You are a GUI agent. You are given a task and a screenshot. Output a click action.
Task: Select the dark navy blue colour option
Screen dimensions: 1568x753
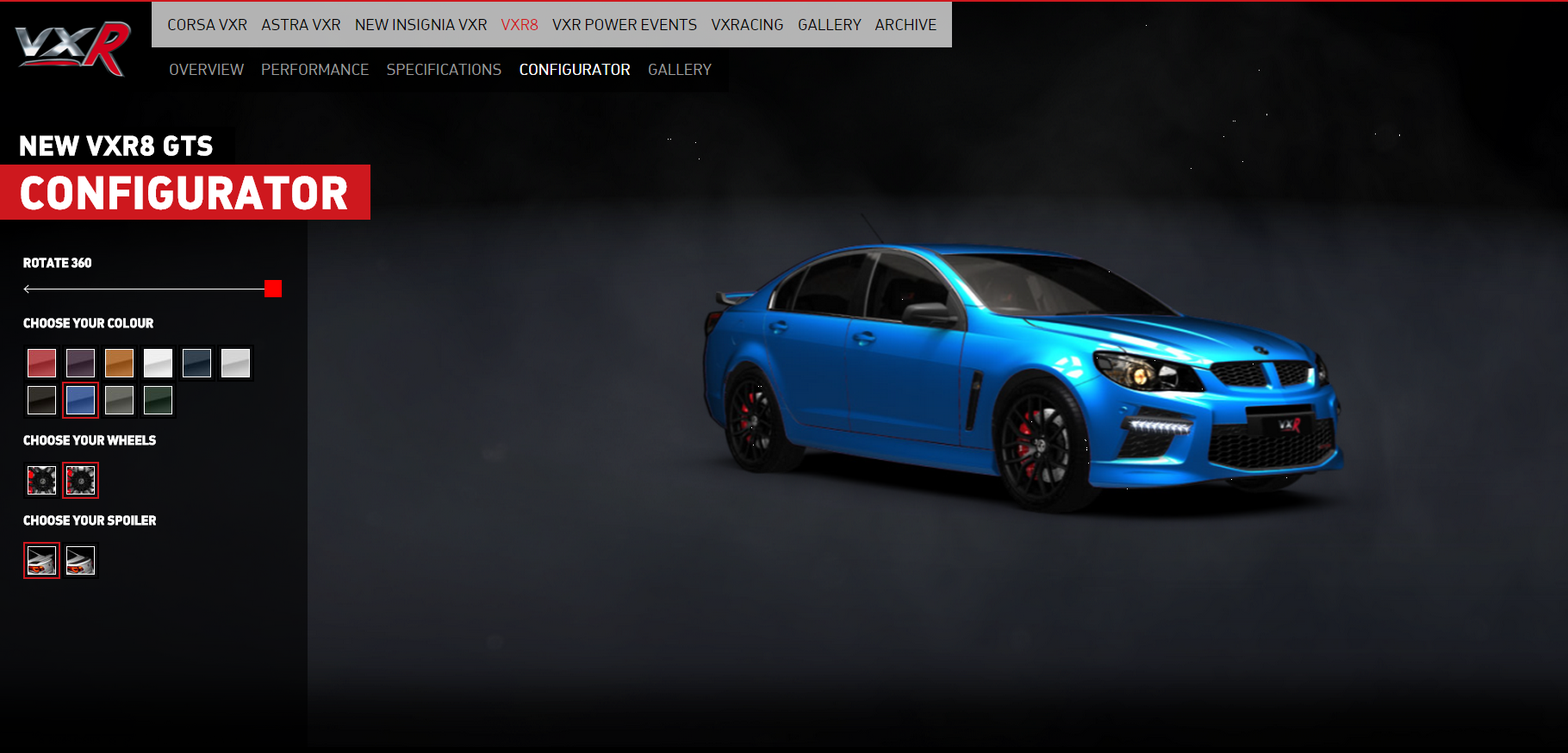(196, 363)
